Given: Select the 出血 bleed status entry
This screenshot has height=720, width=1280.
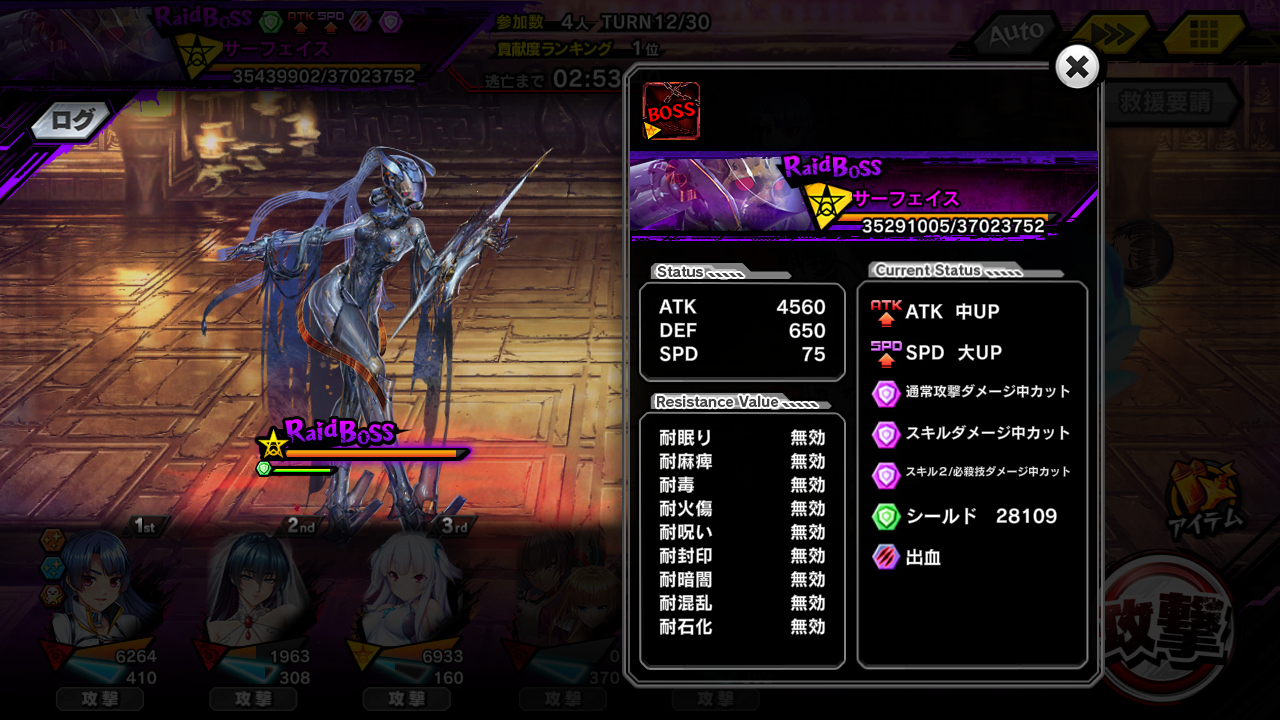Looking at the screenshot, I should click(x=922, y=557).
